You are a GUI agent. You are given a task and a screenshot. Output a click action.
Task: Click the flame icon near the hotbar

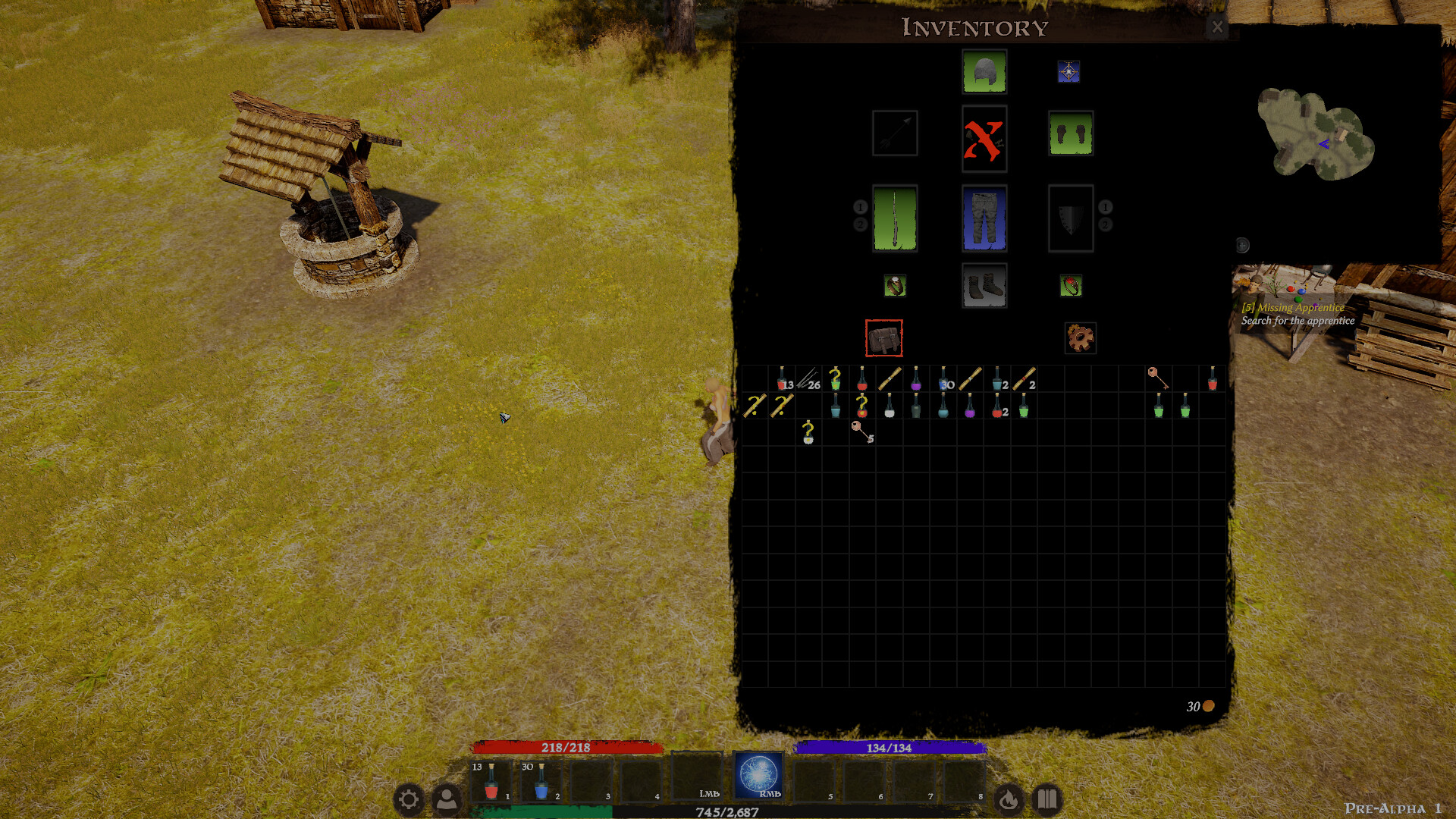click(x=1009, y=799)
